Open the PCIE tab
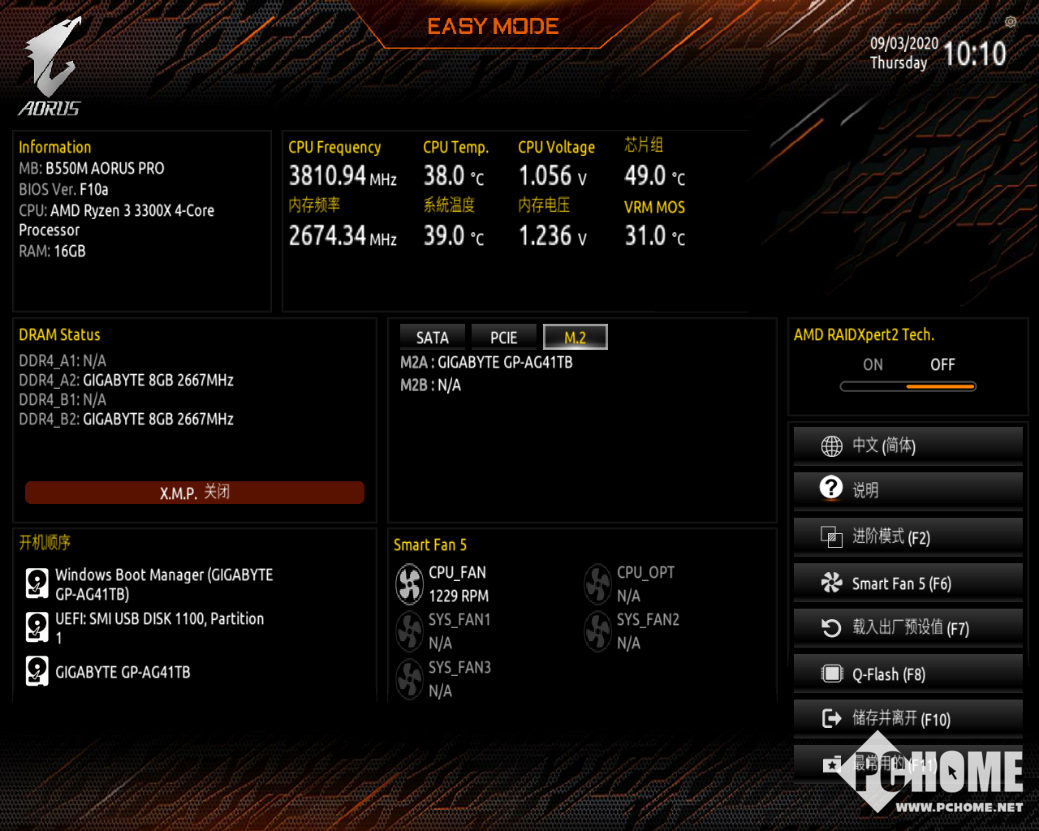Image resolution: width=1039 pixels, height=831 pixels. pyautogui.click(x=504, y=338)
